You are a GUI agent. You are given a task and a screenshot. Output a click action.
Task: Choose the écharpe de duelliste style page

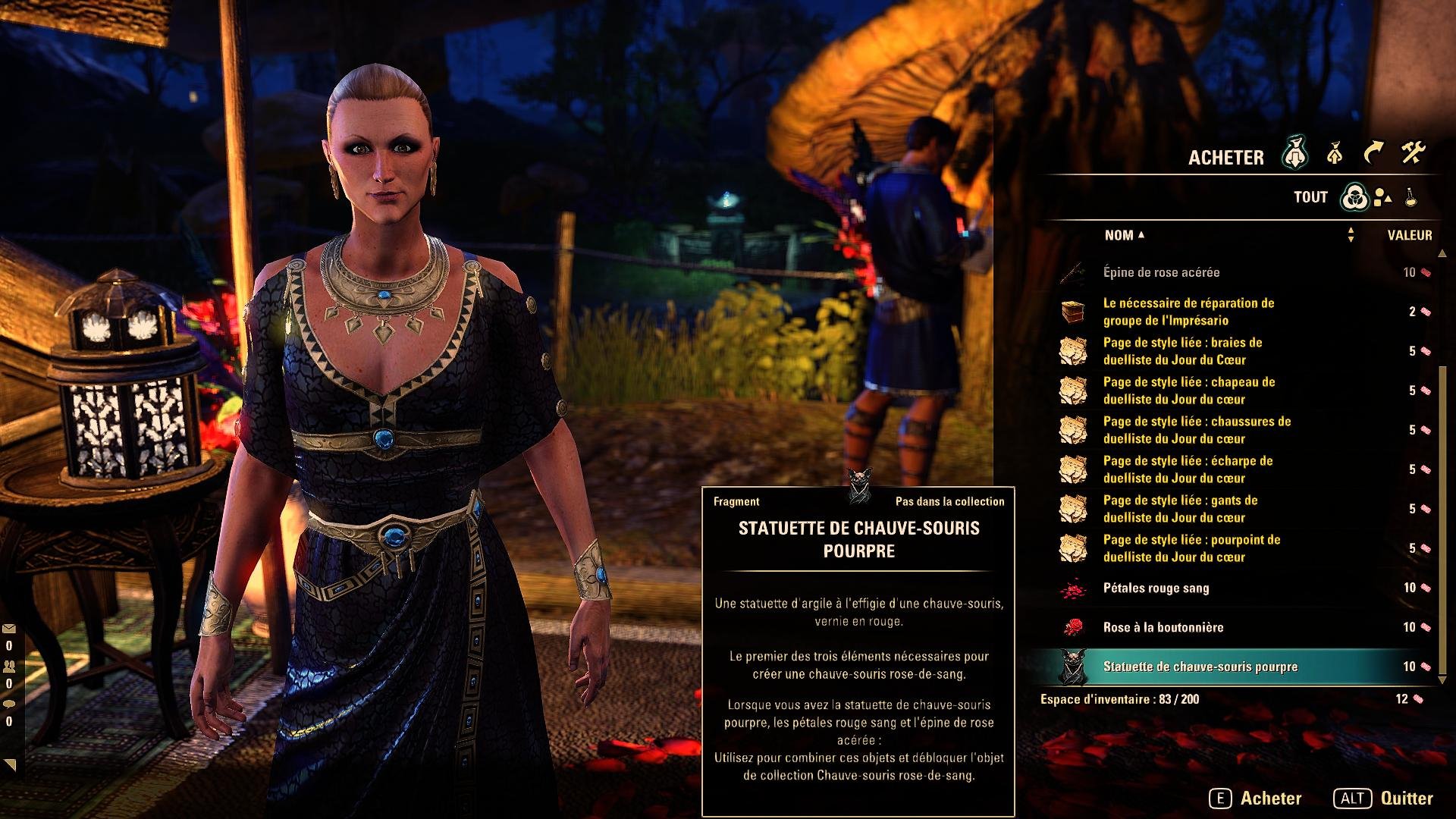click(x=1188, y=469)
